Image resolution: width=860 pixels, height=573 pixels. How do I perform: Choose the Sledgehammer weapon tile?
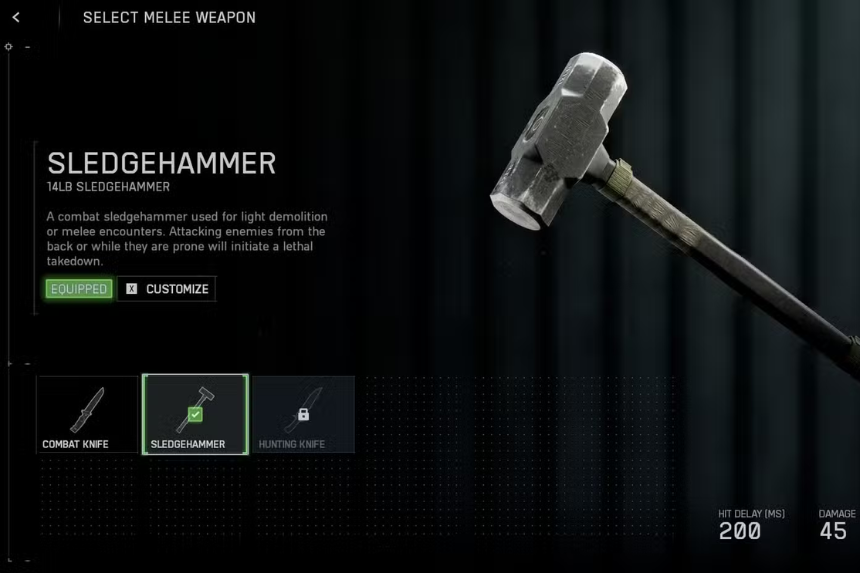(x=195, y=414)
